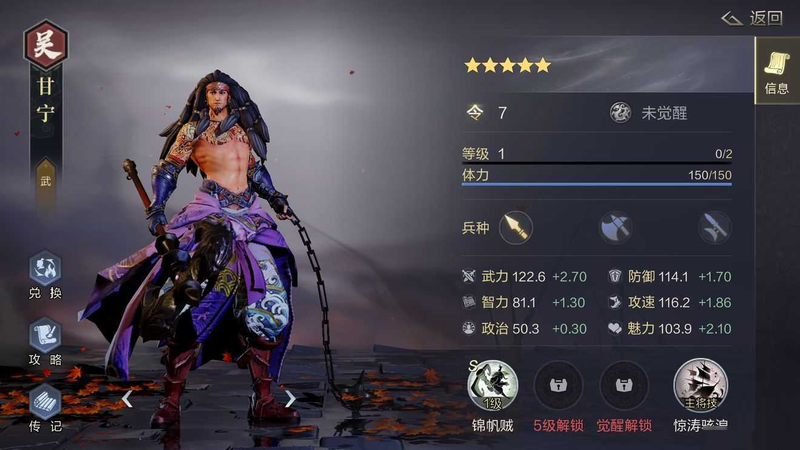Go back using the 返回 button
This screenshot has width=800, height=450.
click(753, 18)
